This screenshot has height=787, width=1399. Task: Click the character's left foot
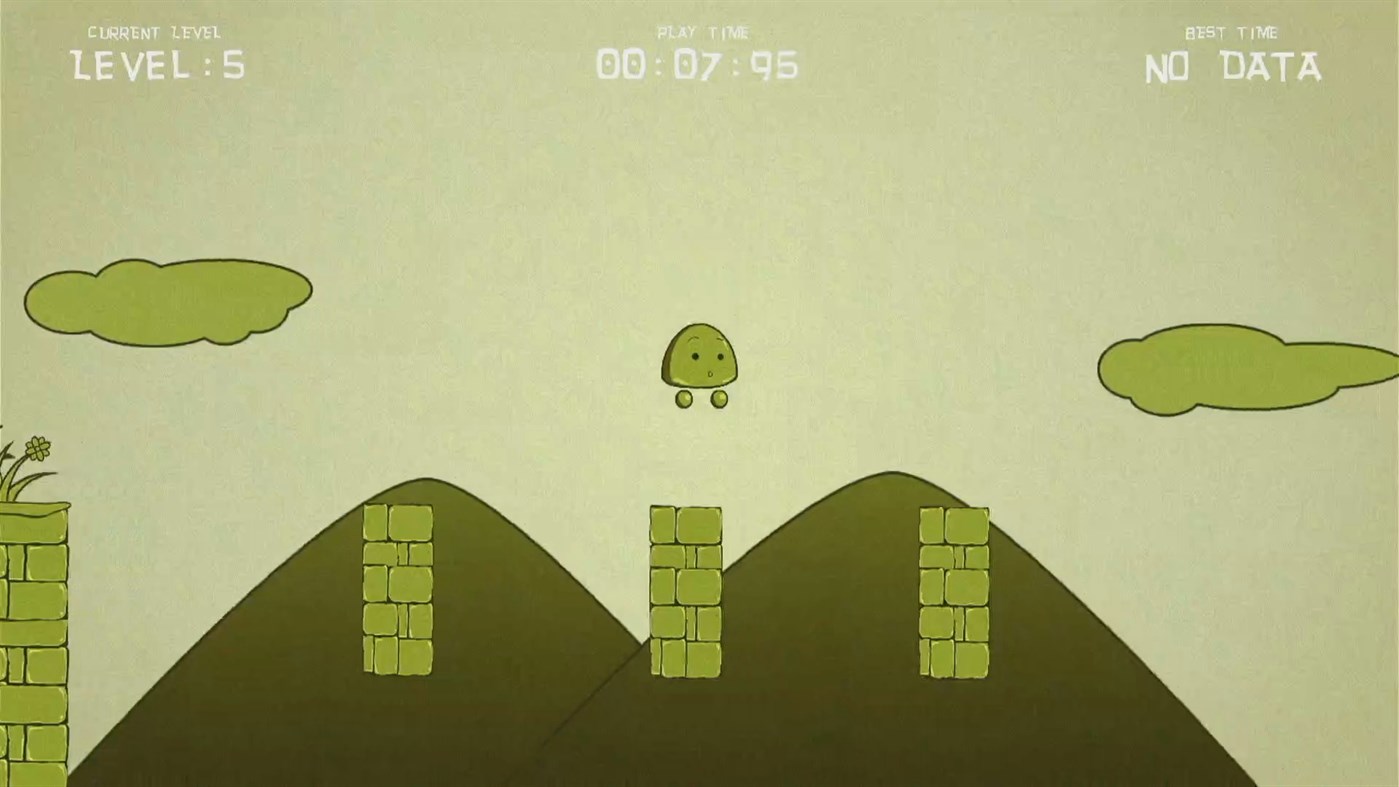(x=682, y=399)
